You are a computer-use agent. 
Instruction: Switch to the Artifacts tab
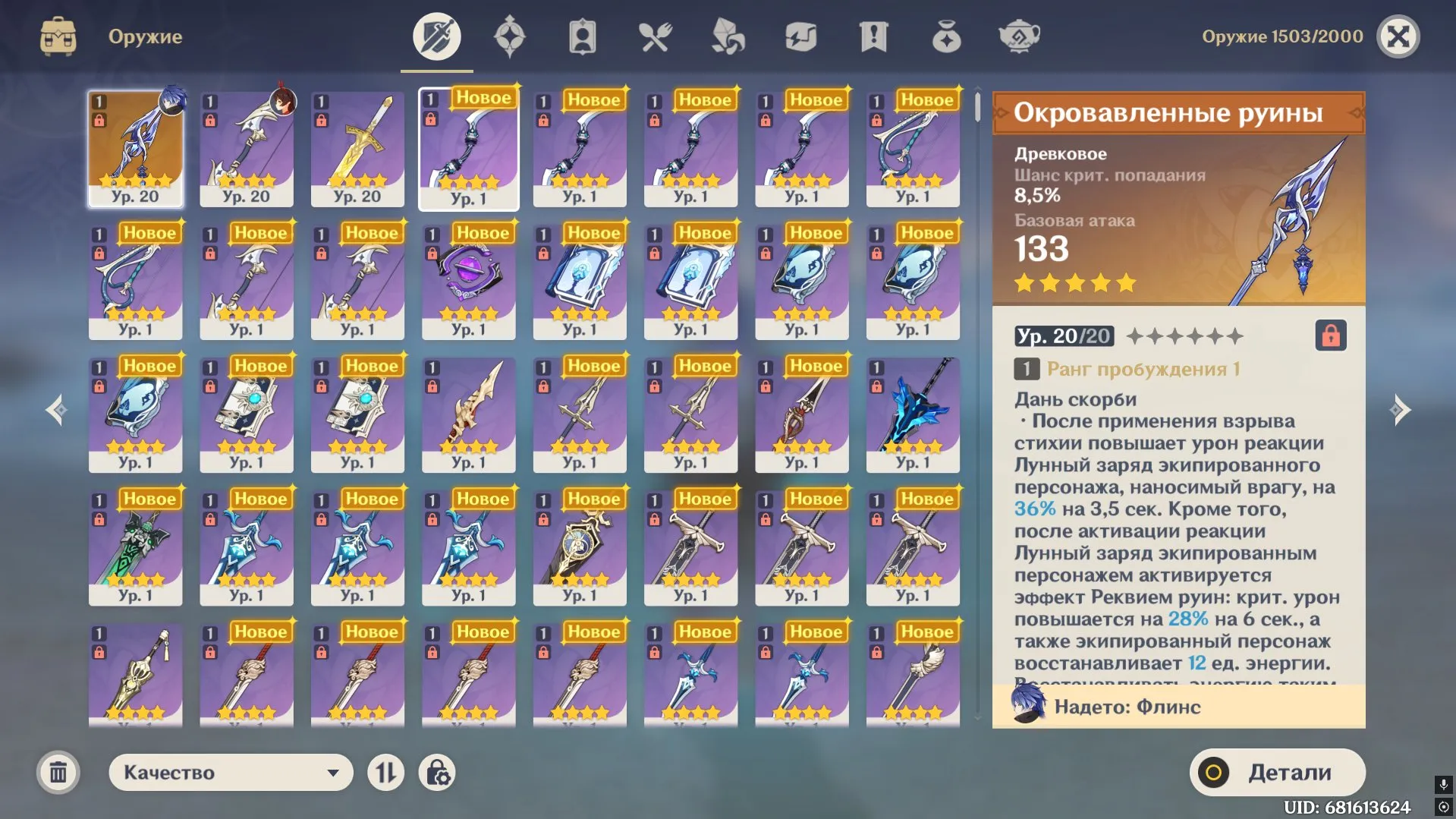tap(510, 36)
